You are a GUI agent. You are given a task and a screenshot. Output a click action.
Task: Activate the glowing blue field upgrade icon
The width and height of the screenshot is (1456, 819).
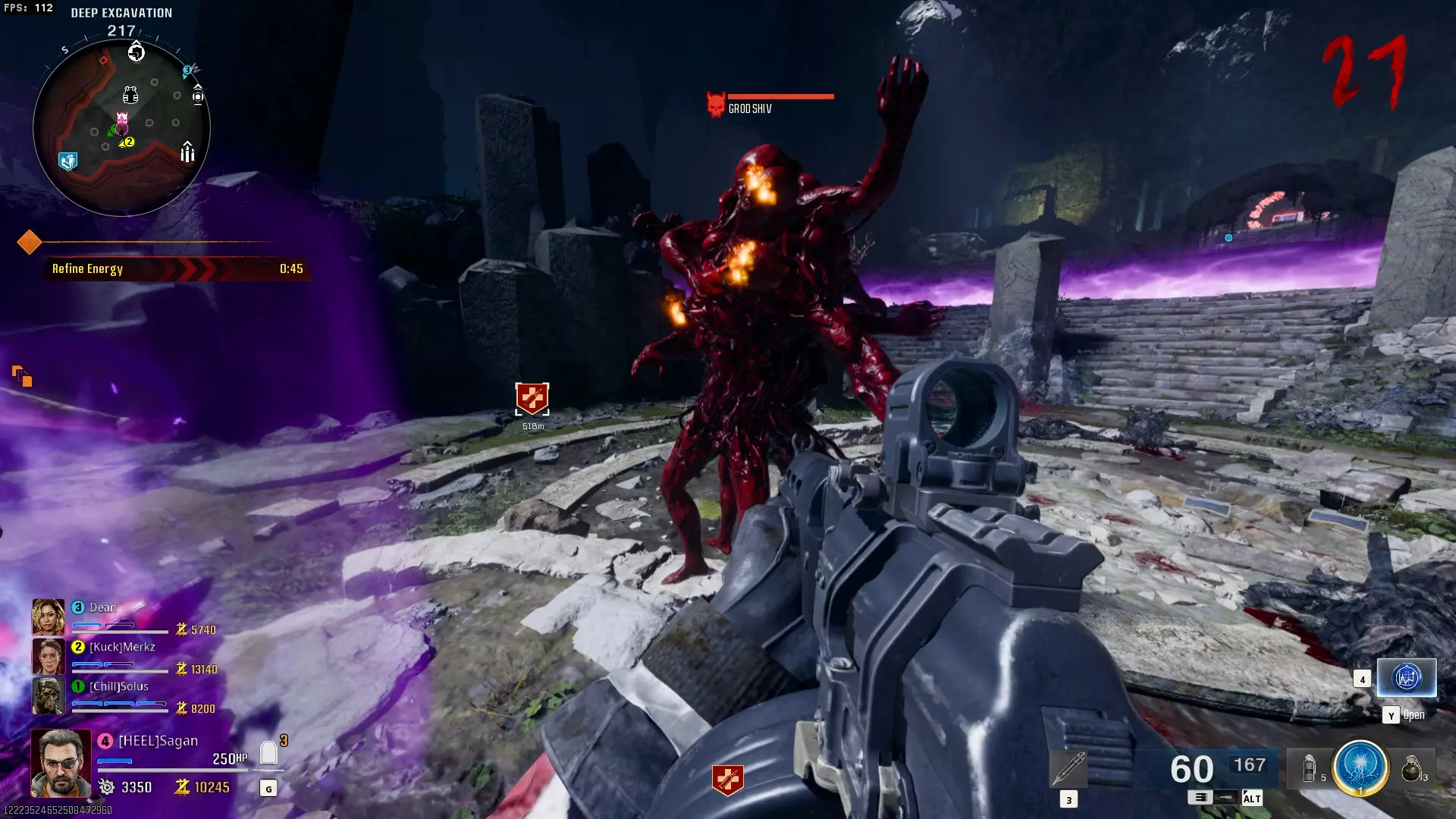coord(1360,767)
